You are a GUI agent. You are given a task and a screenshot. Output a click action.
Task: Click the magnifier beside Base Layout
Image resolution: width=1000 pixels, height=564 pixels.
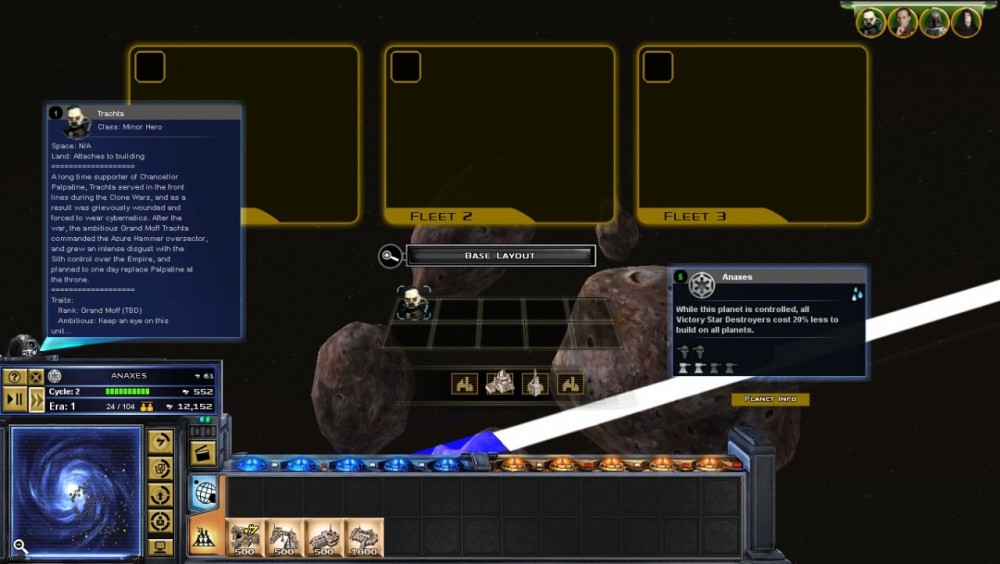click(390, 256)
